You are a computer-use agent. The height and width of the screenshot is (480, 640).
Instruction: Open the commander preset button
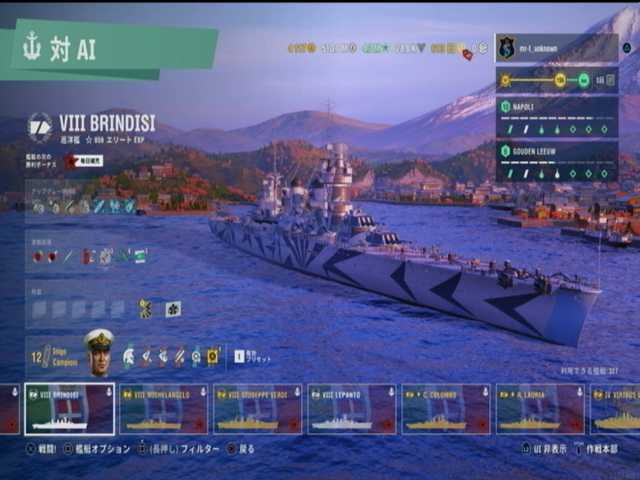click(x=239, y=355)
